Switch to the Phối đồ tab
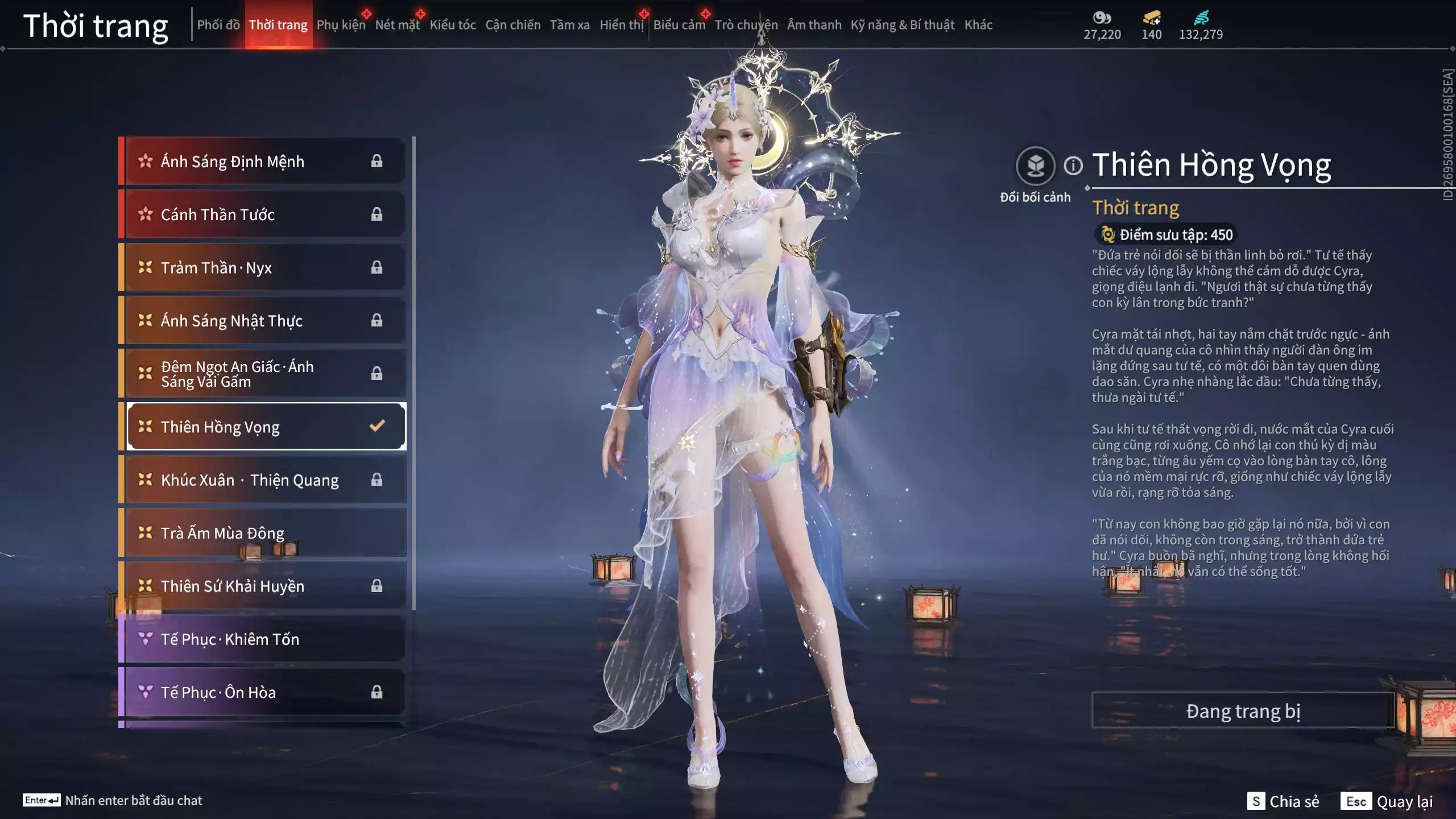Screen dimensions: 1456x819 (218, 25)
